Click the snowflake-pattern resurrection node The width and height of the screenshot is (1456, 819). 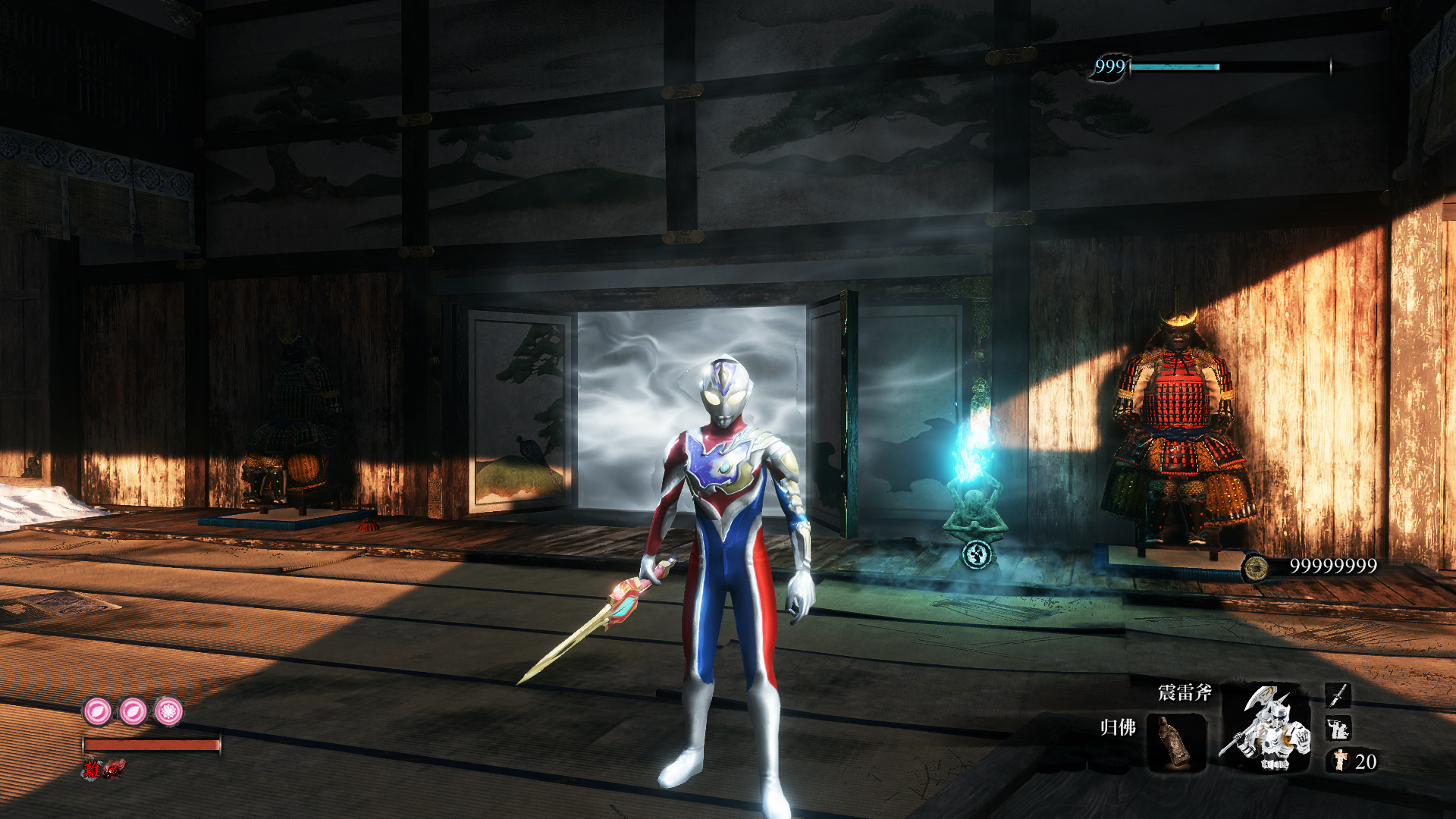(x=168, y=711)
